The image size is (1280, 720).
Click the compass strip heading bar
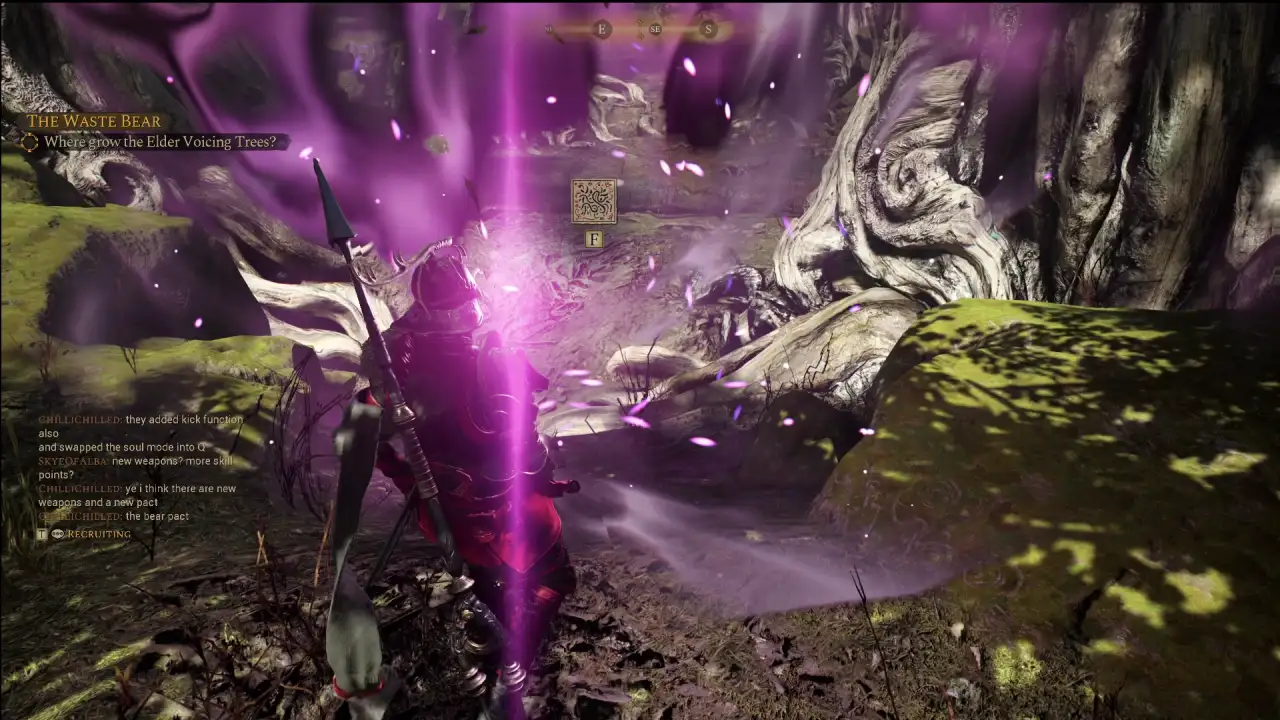tap(640, 30)
